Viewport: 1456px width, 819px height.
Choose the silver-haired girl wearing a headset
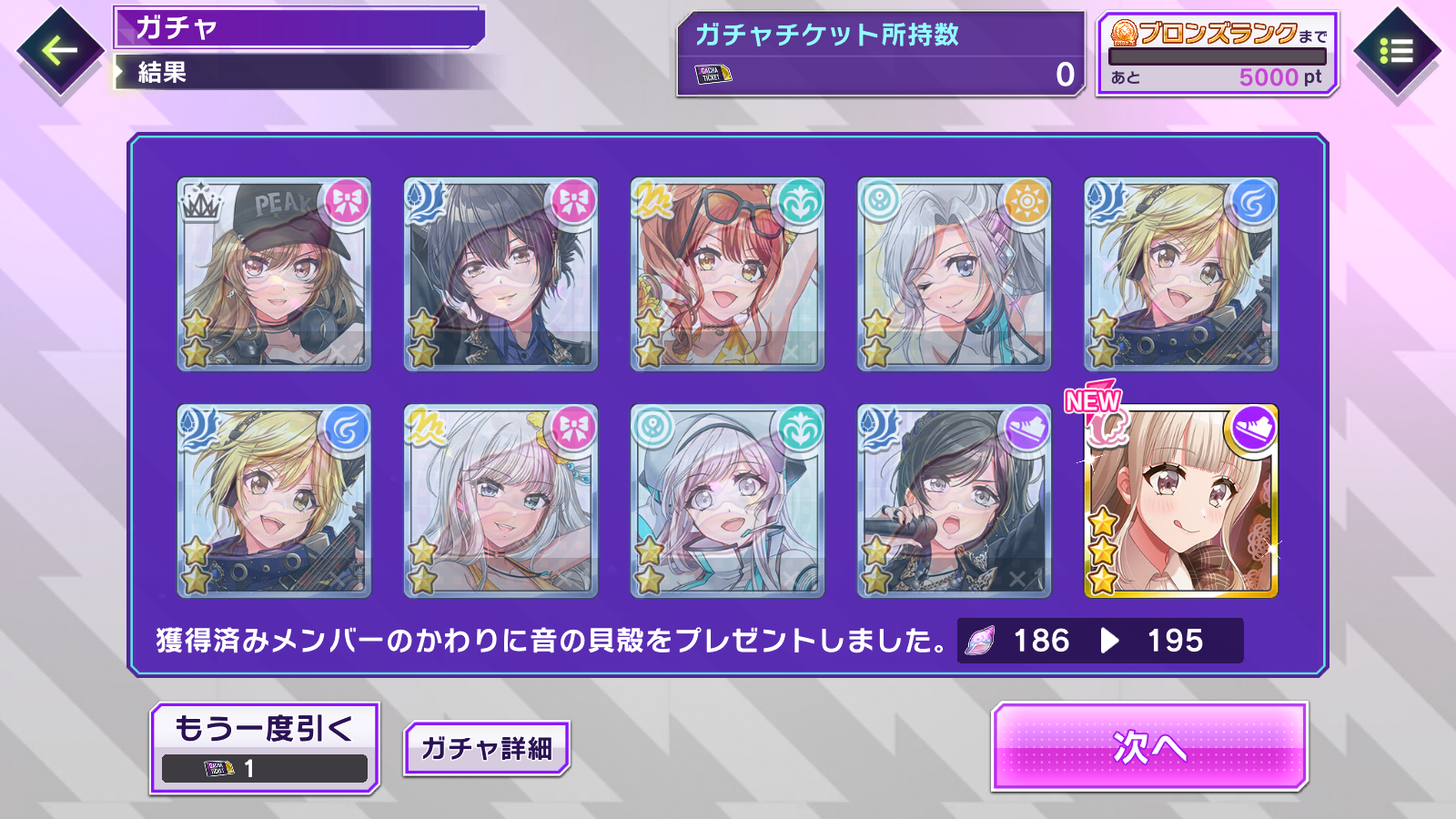point(727,501)
